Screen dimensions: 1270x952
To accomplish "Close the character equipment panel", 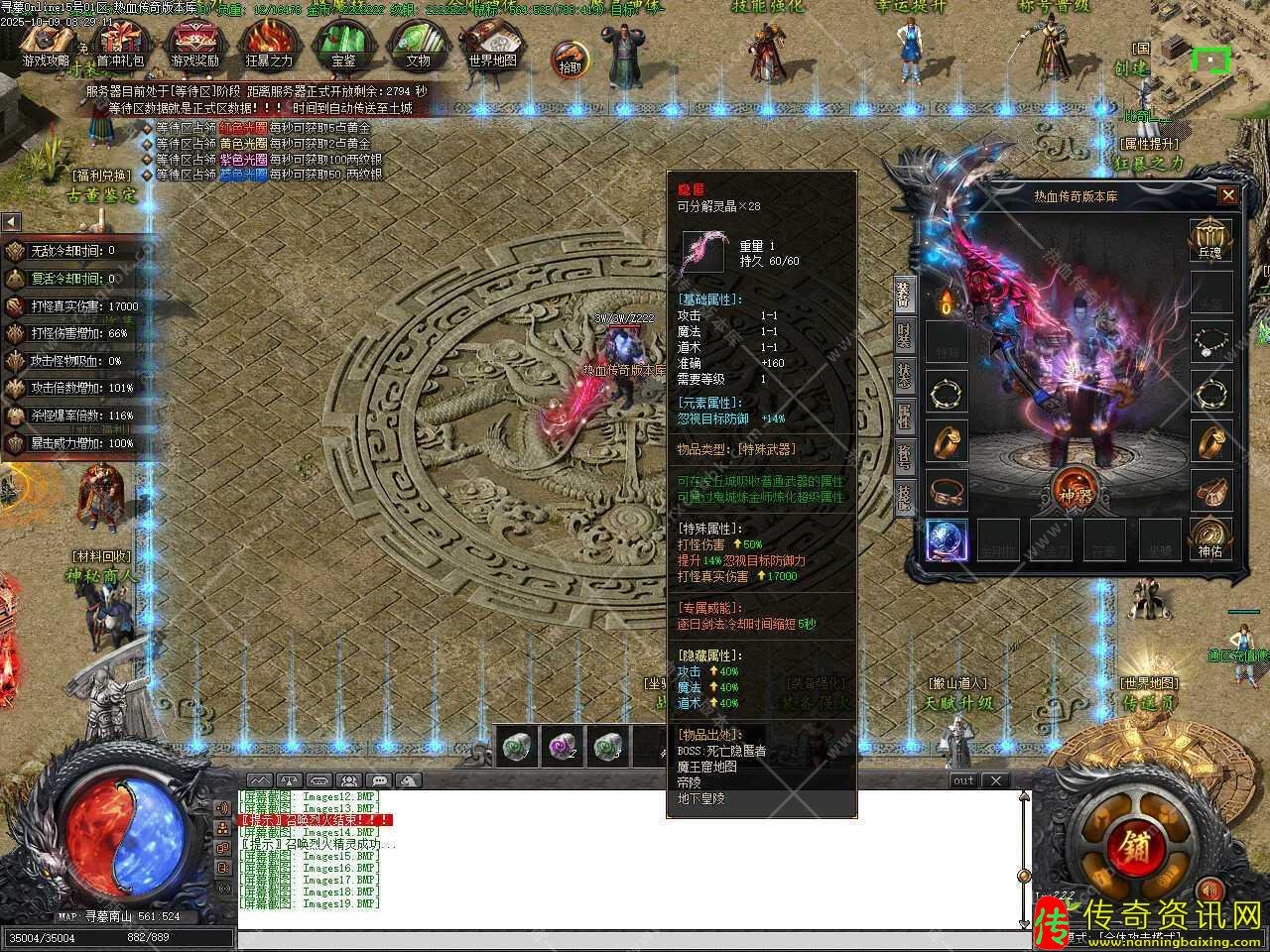I will click(1228, 195).
